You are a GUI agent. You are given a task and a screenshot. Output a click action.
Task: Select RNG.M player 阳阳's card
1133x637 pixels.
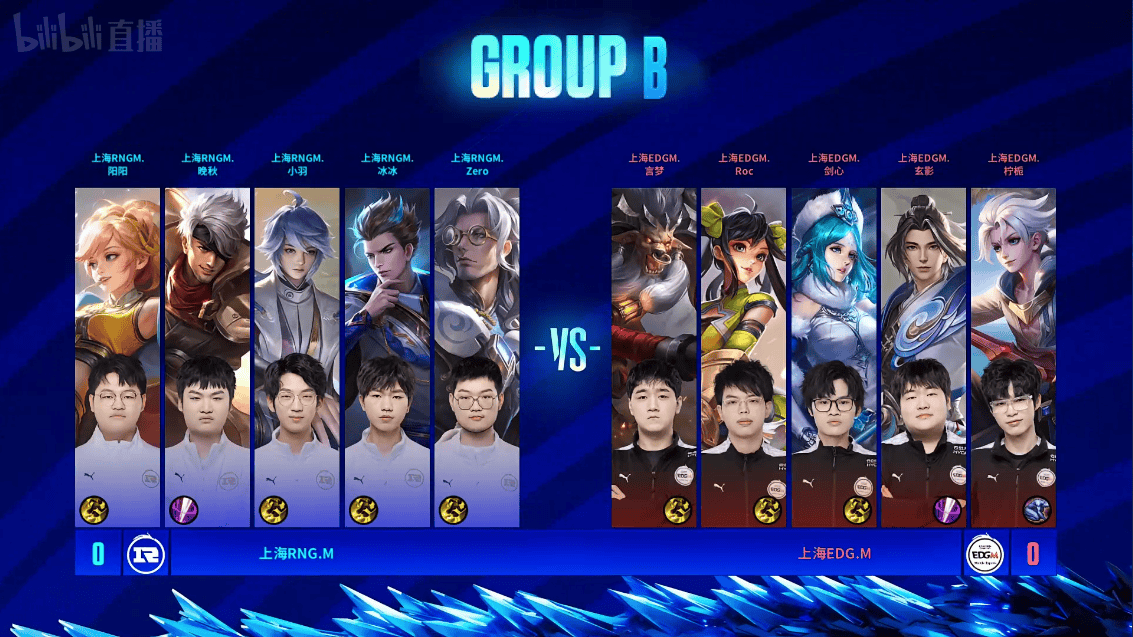117,356
